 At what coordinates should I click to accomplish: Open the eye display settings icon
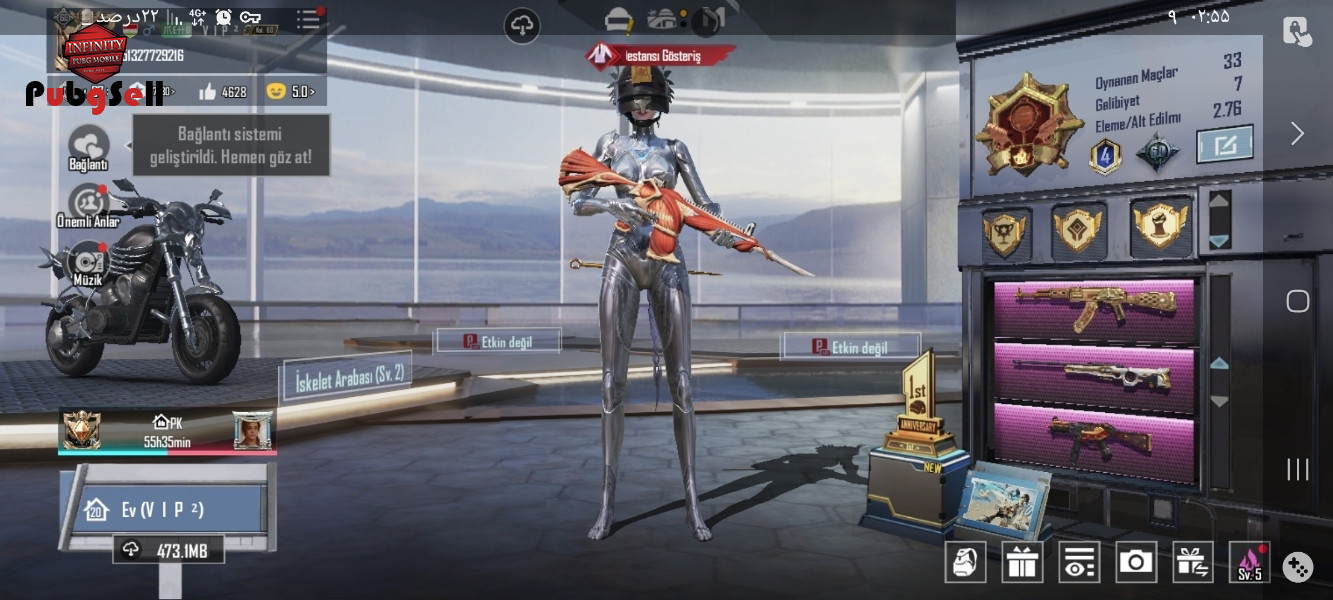[x=1079, y=563]
